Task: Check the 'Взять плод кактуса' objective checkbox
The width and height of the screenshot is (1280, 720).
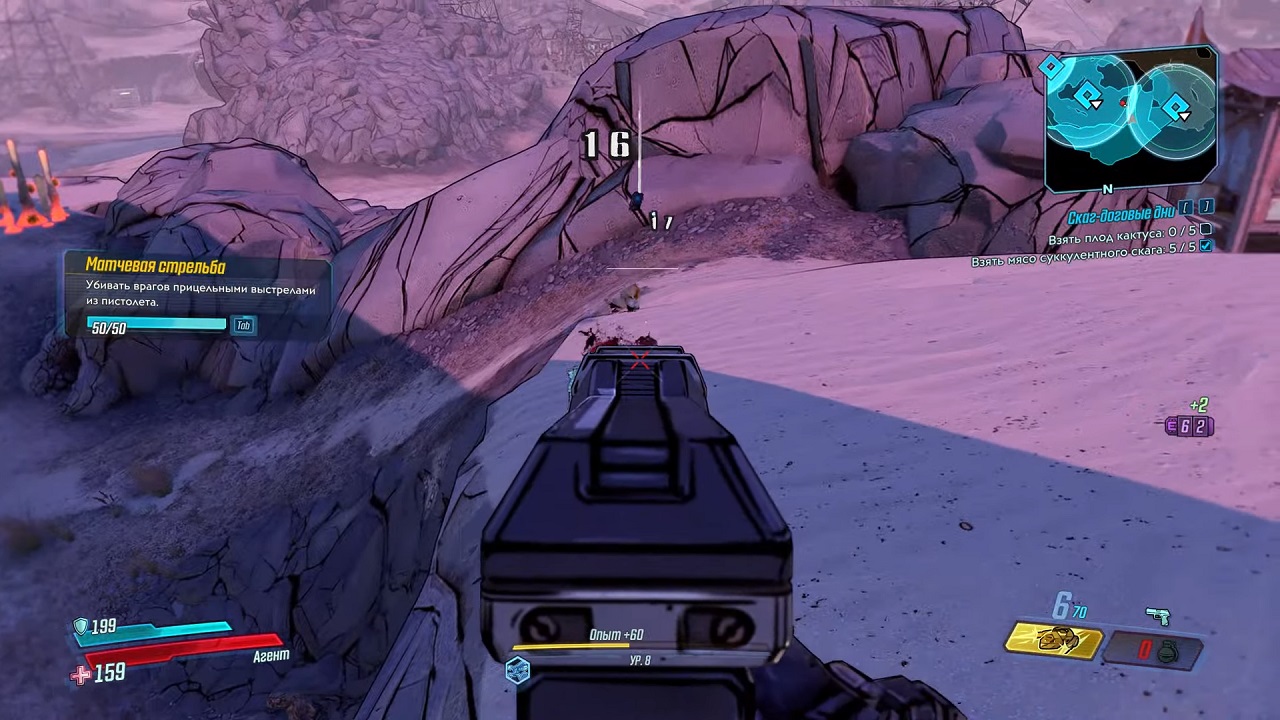Action: [1205, 230]
